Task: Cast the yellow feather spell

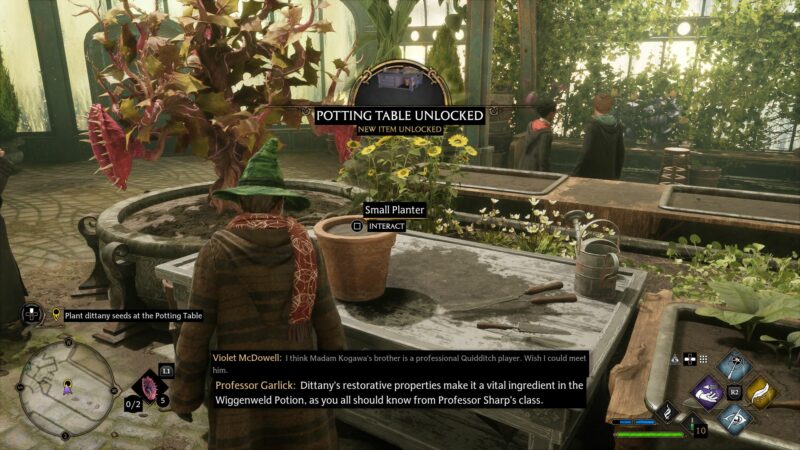Action: click(761, 392)
